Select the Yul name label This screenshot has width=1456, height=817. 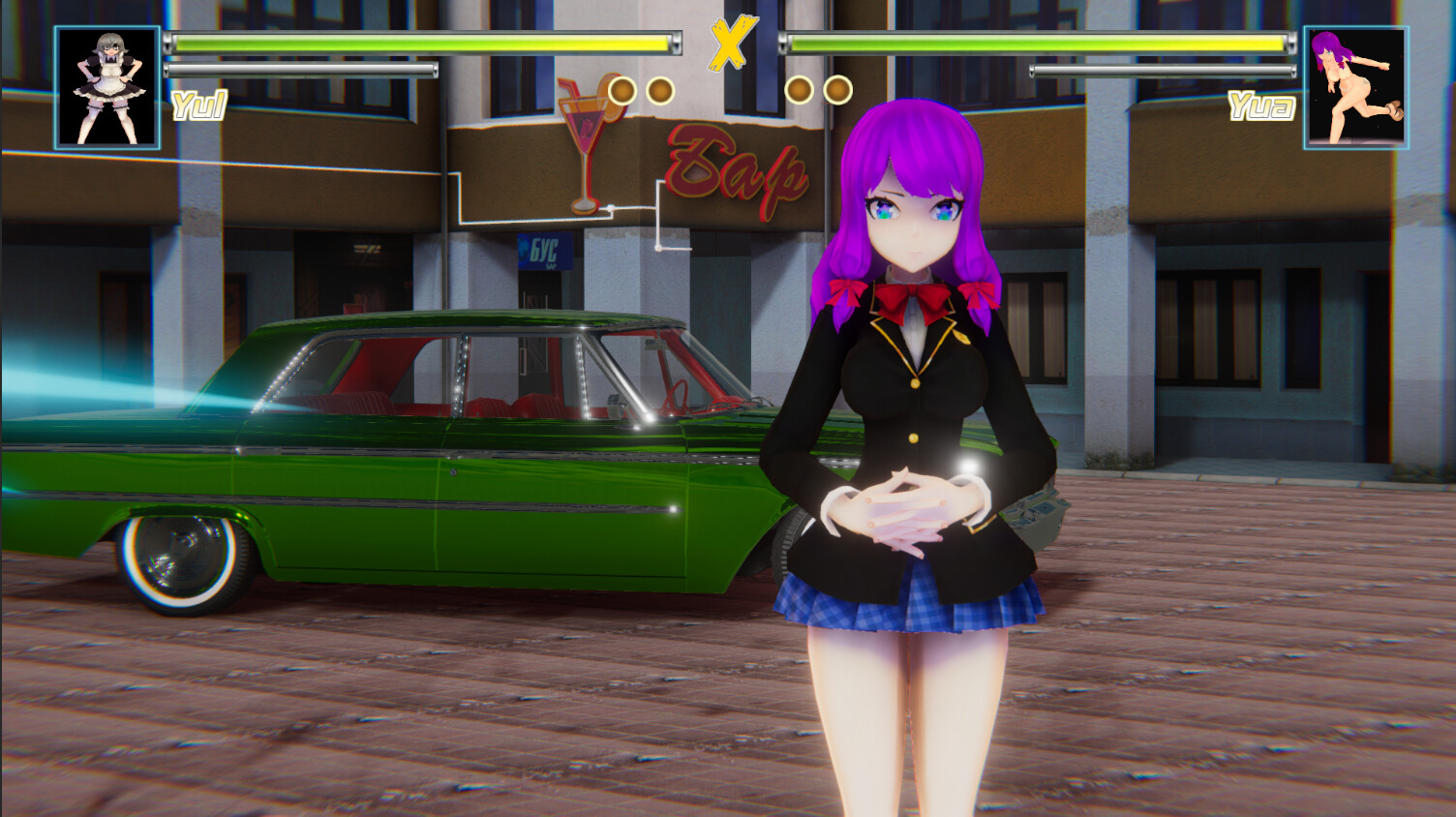pos(197,103)
